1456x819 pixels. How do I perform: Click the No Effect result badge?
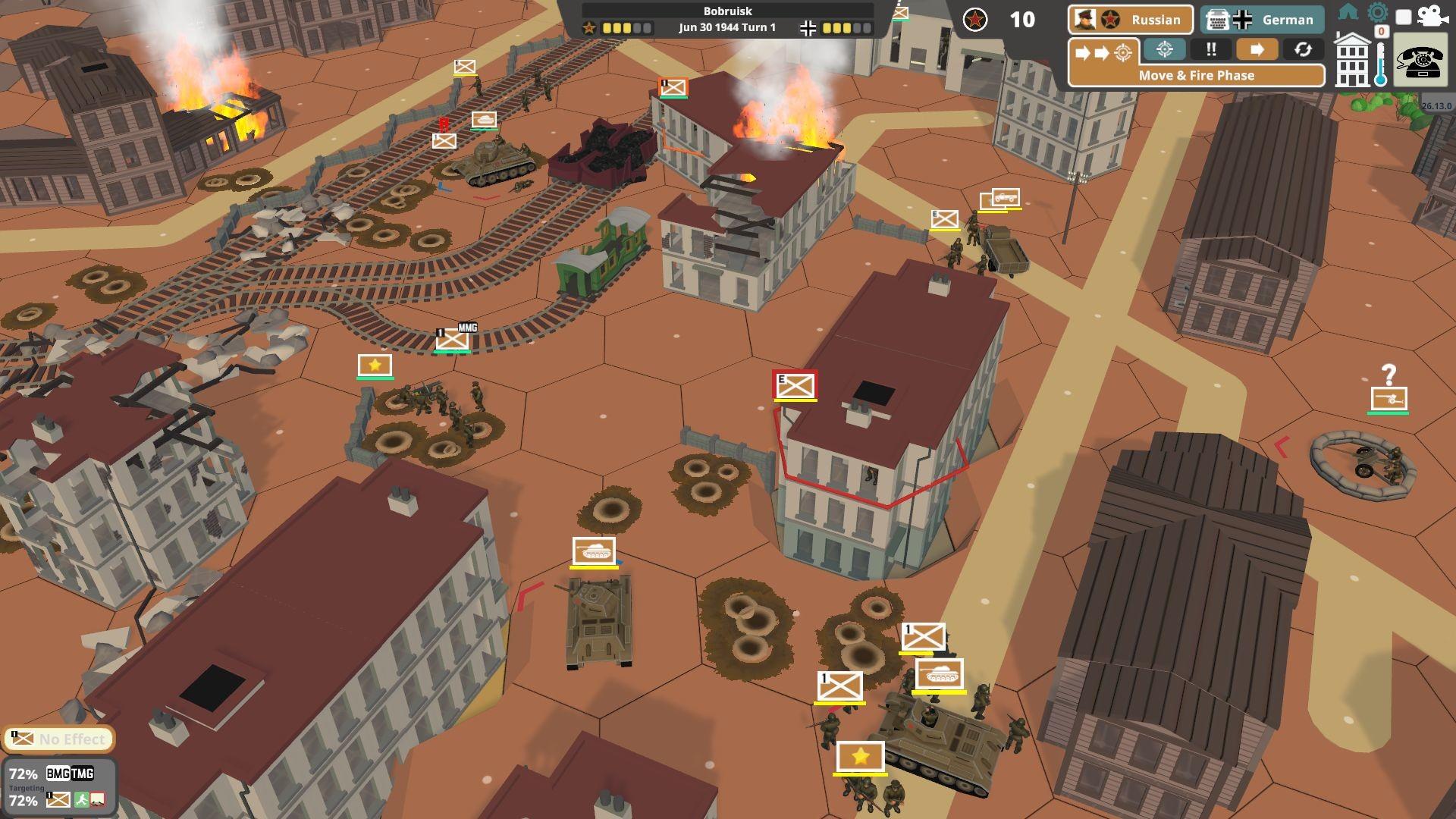coord(59,739)
